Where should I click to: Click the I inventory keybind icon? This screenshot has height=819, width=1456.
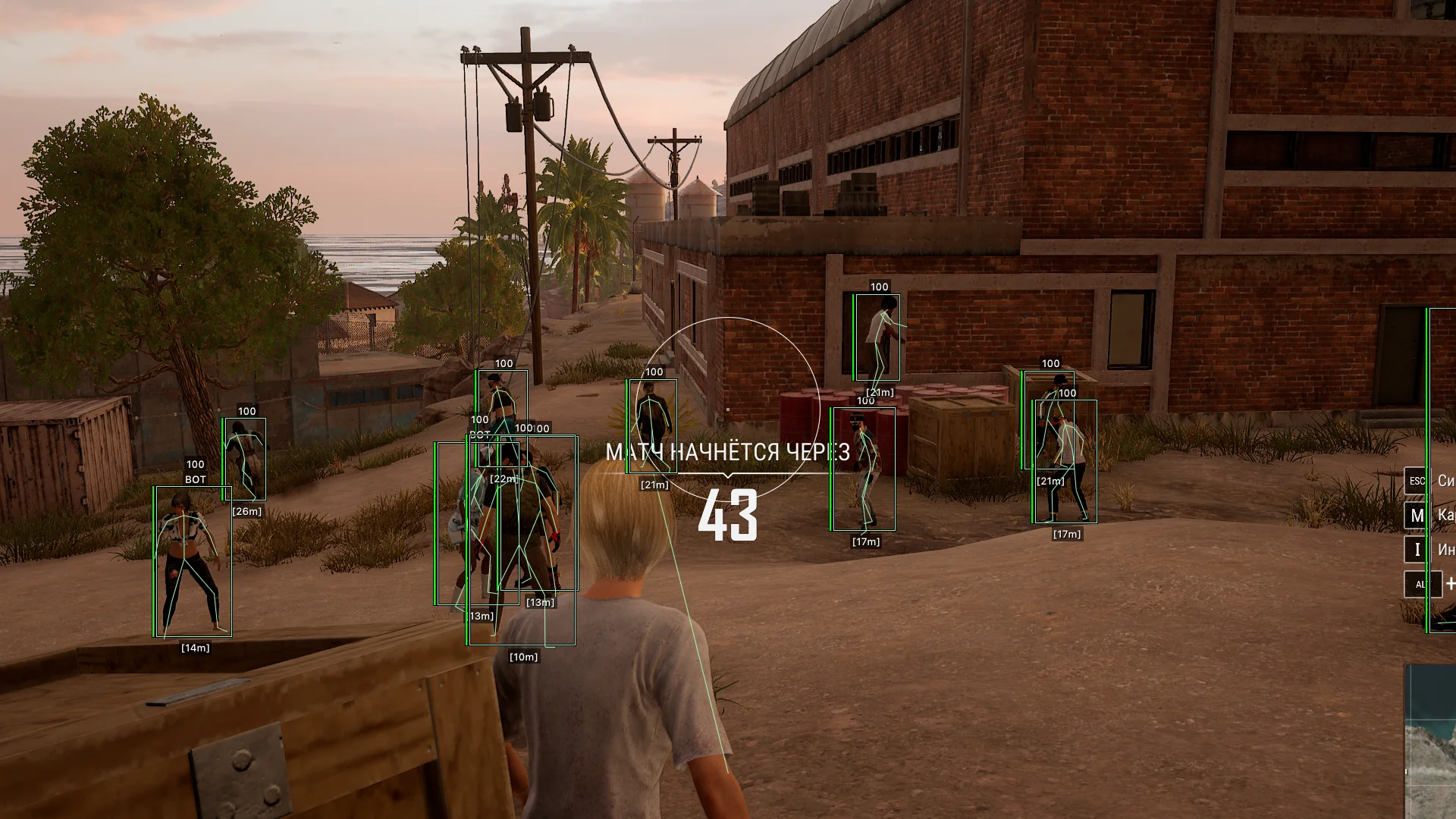click(x=1417, y=548)
